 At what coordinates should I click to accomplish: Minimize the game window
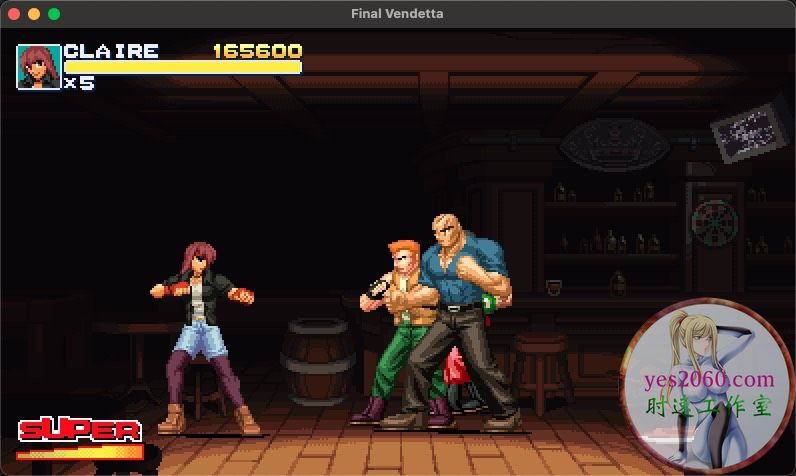(x=34, y=14)
